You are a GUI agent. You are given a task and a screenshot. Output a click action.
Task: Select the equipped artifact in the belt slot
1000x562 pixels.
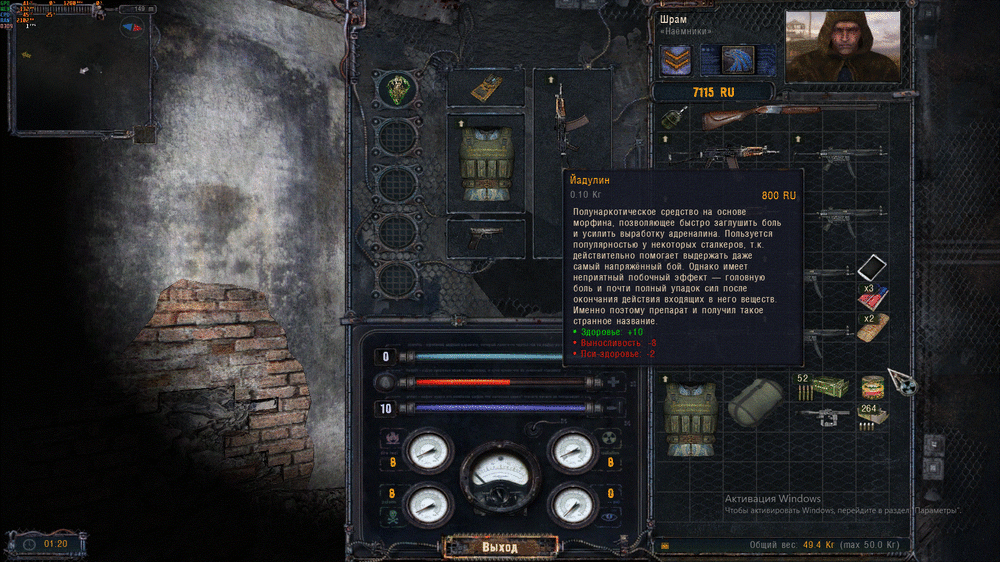[x=399, y=89]
